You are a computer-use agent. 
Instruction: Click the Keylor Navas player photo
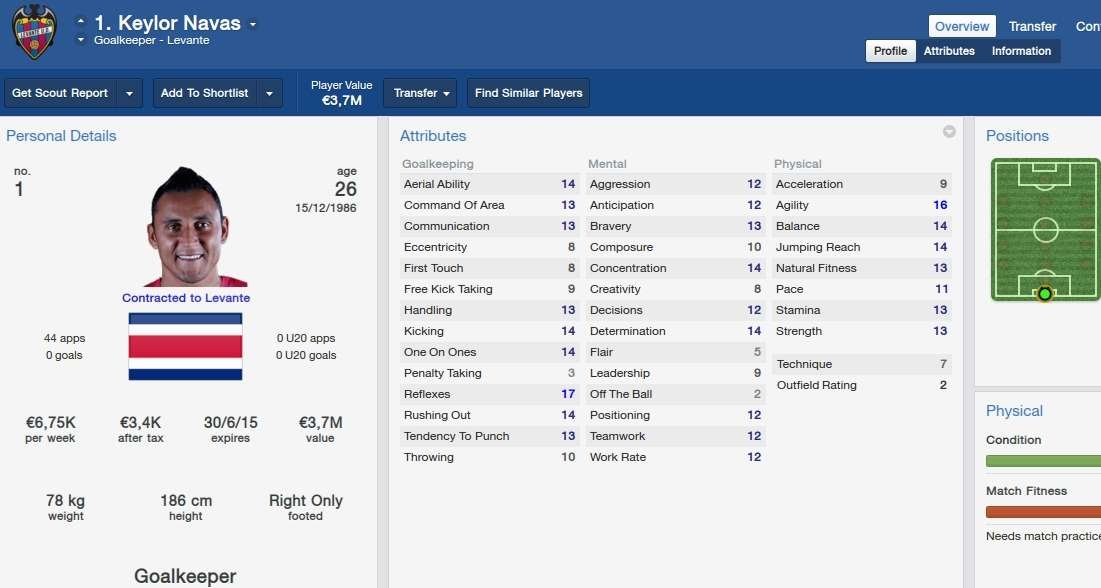point(188,226)
